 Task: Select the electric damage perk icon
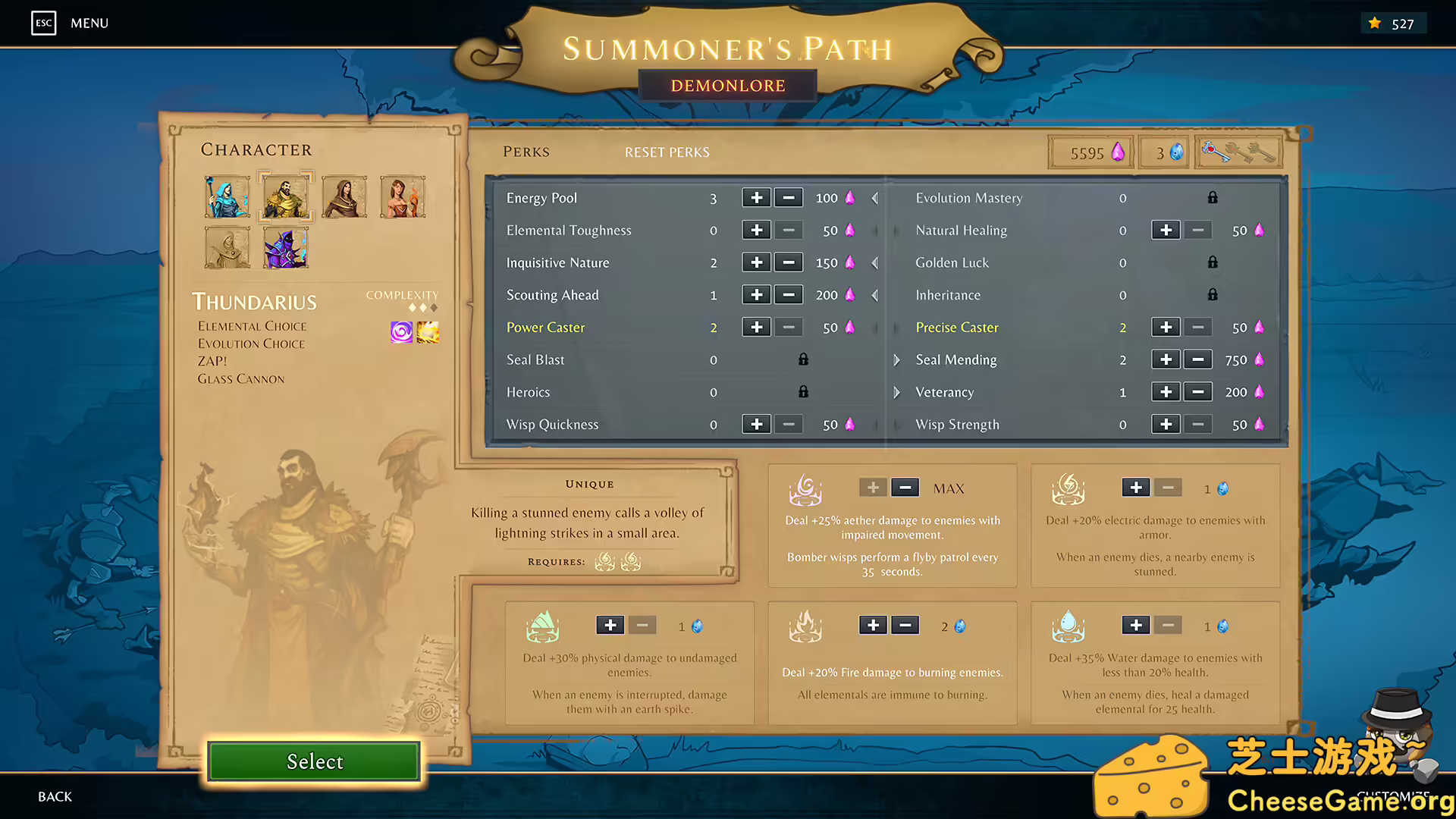(x=1069, y=489)
